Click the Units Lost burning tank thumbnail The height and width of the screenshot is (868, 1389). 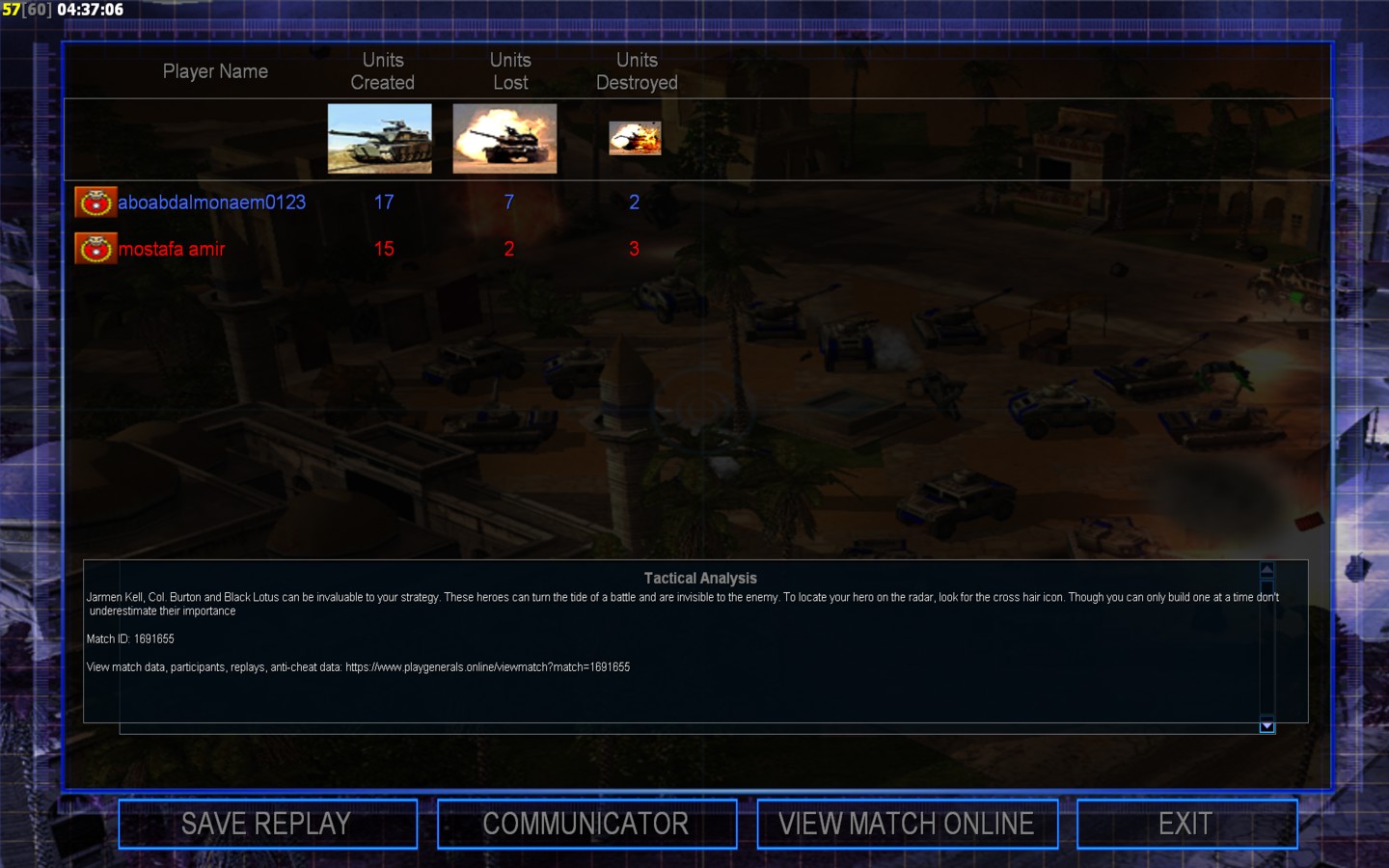tap(504, 139)
